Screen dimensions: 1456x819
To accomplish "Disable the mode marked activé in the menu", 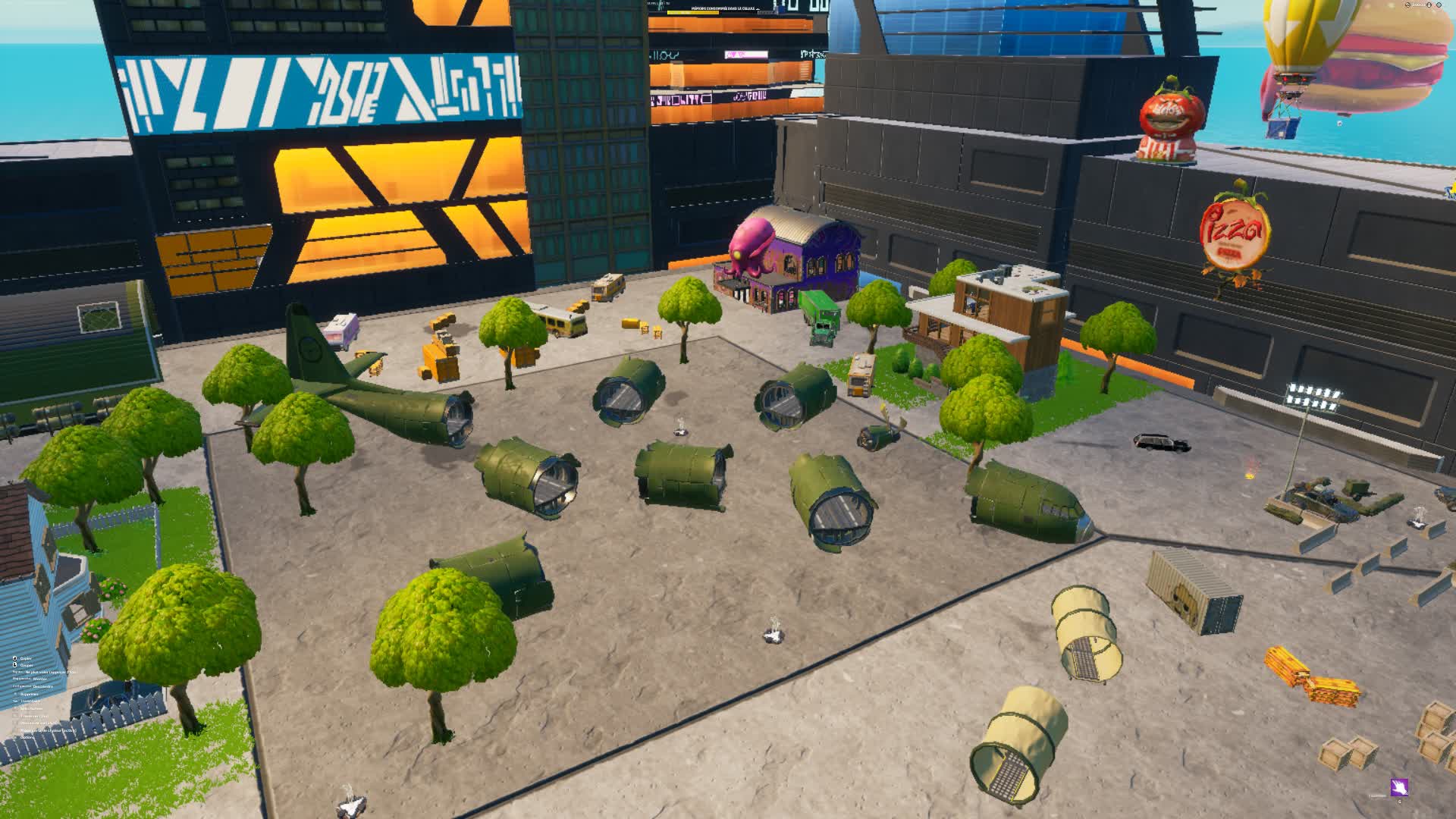I will [48, 730].
